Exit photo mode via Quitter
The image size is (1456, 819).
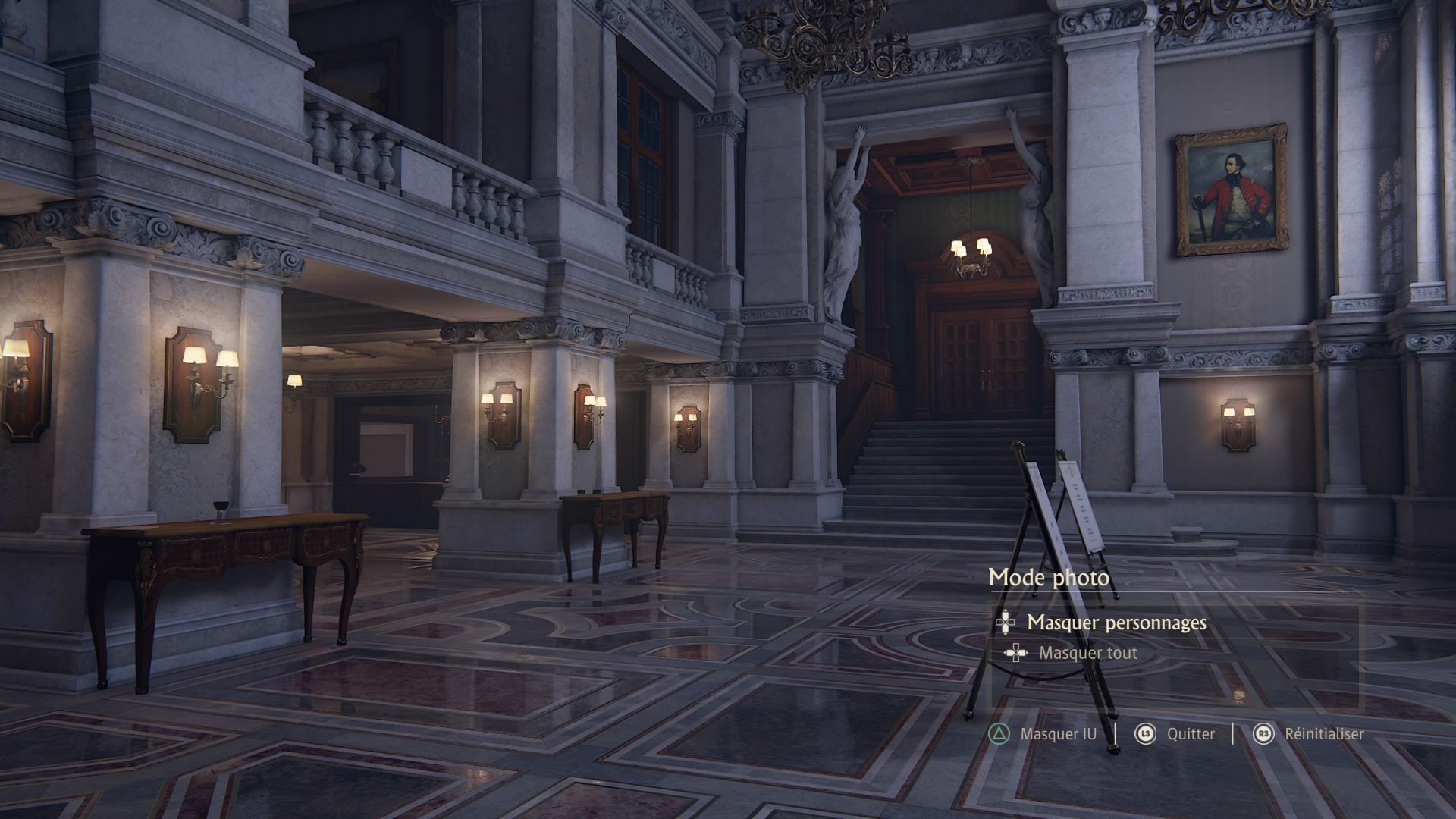(x=1190, y=734)
